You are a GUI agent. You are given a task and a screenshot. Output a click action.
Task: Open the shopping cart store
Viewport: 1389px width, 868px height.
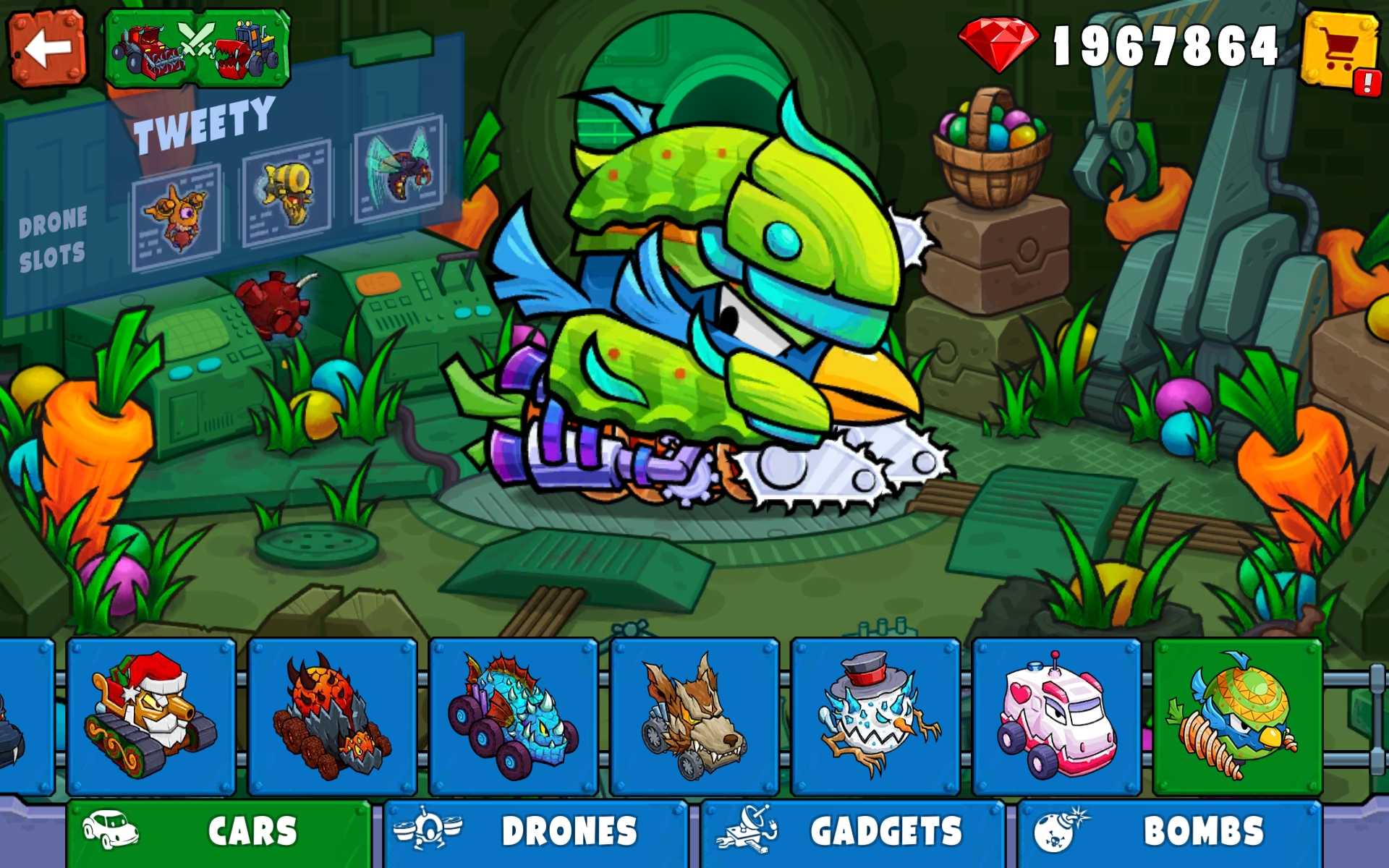(1340, 51)
